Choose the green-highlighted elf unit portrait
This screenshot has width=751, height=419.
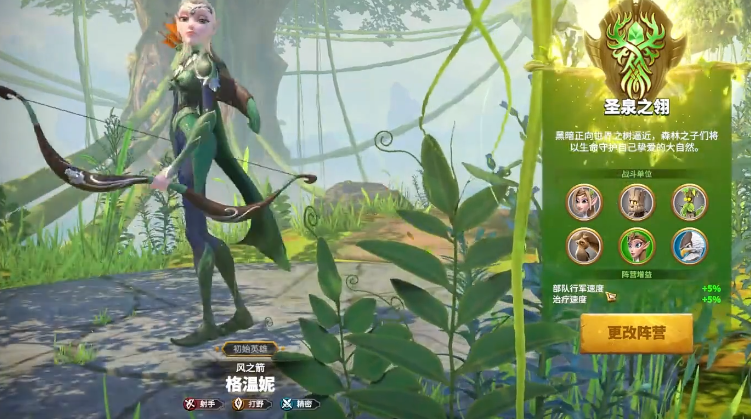636,246
